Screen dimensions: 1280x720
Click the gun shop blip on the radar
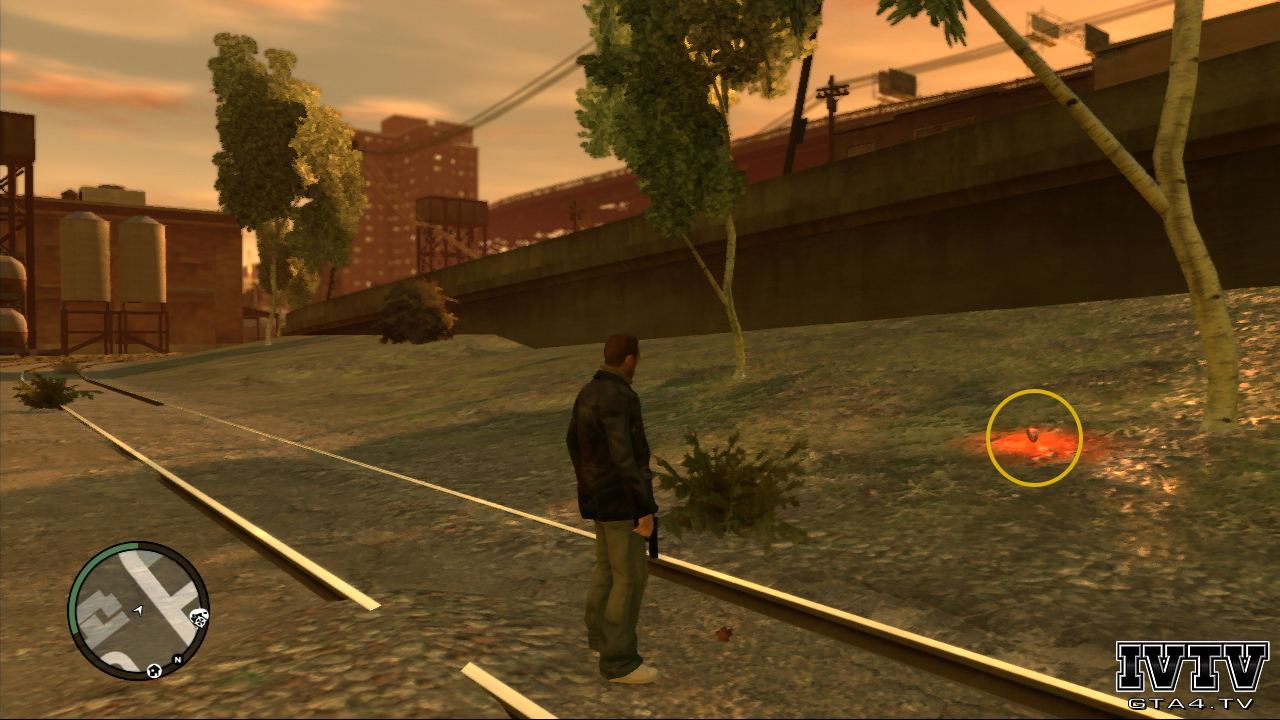198,617
